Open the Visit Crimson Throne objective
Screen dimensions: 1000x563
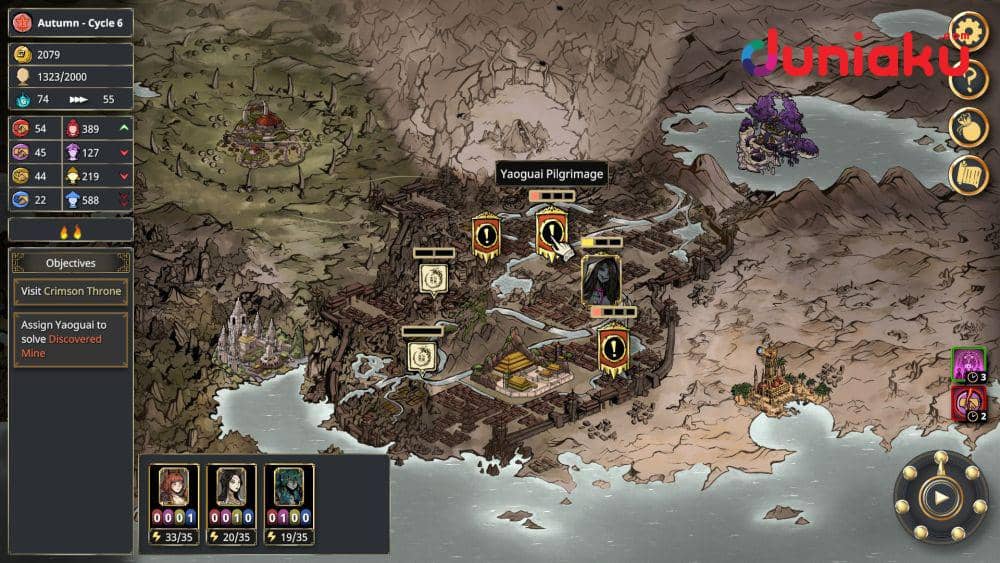click(71, 291)
